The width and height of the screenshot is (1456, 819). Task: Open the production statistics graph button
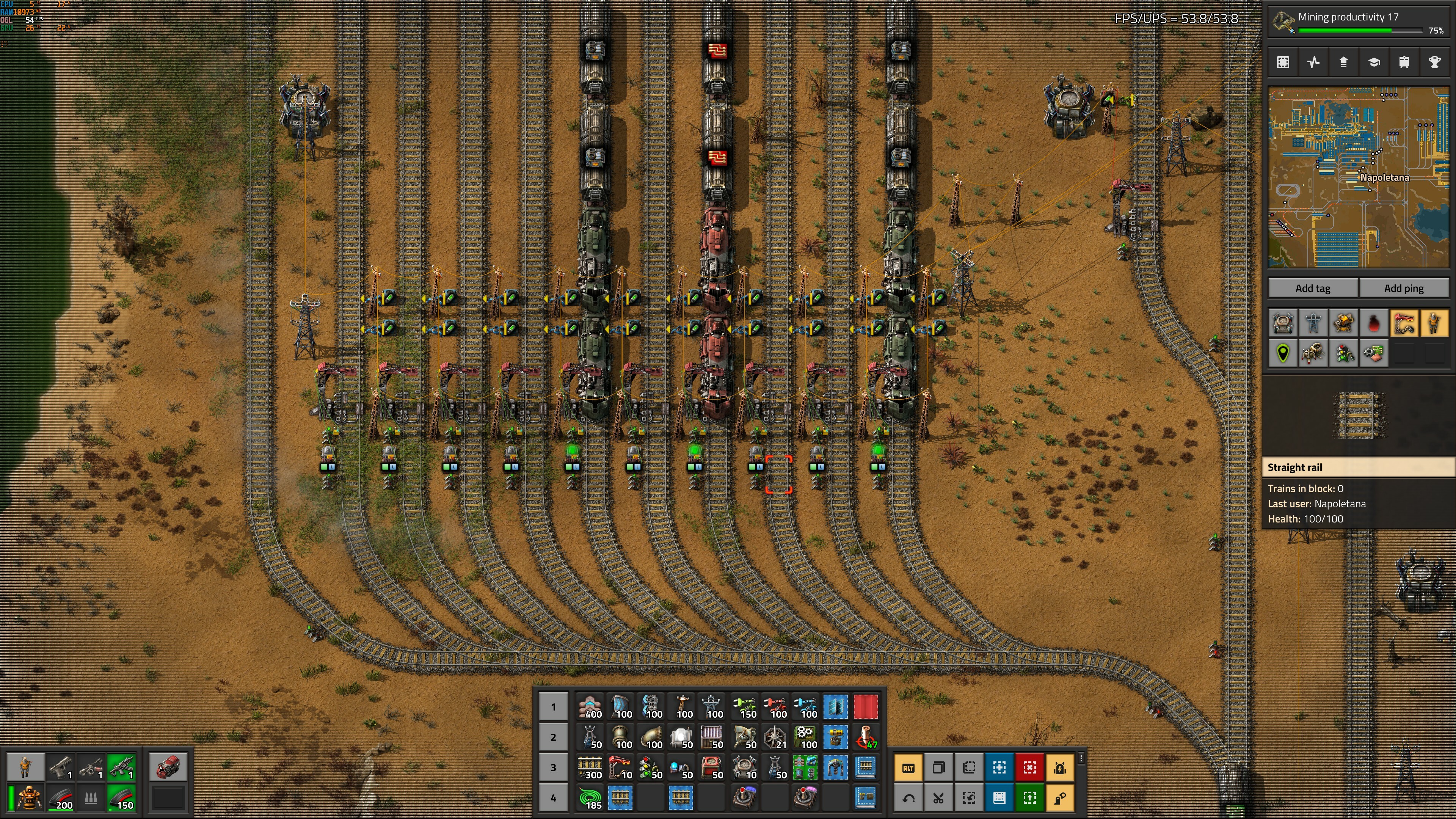(1313, 62)
